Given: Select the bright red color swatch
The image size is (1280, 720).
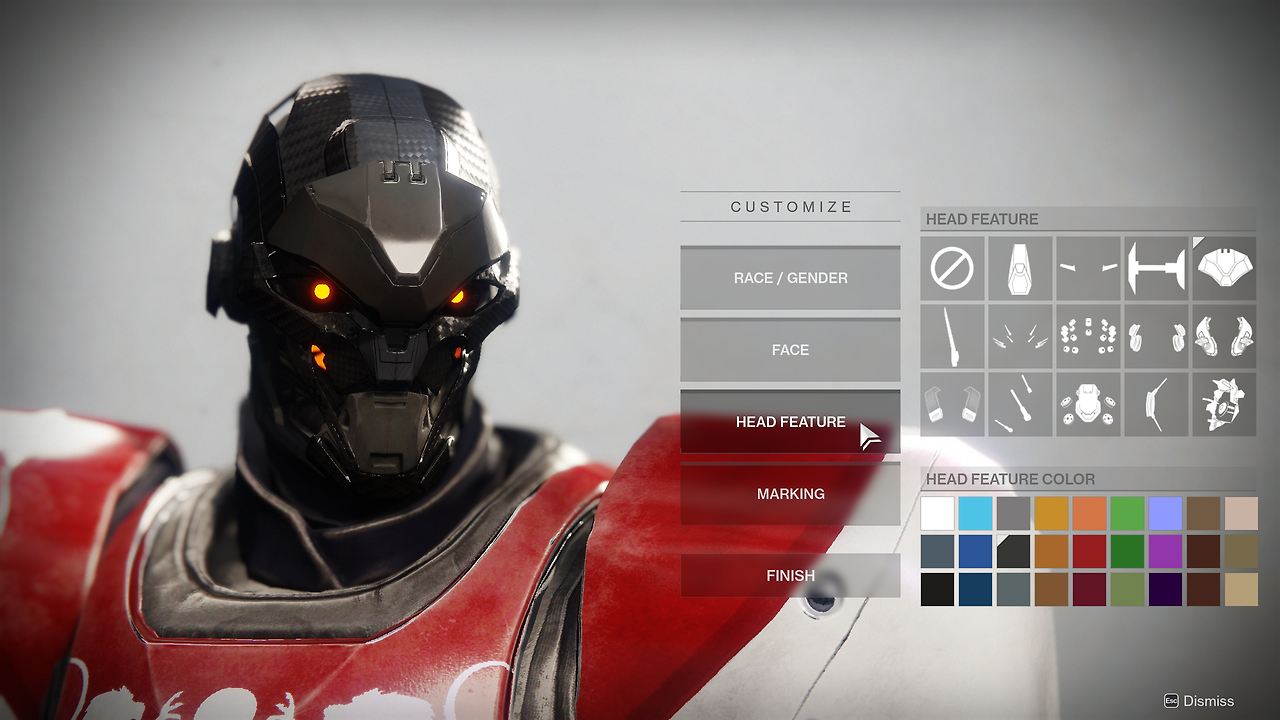Looking at the screenshot, I should (1089, 551).
